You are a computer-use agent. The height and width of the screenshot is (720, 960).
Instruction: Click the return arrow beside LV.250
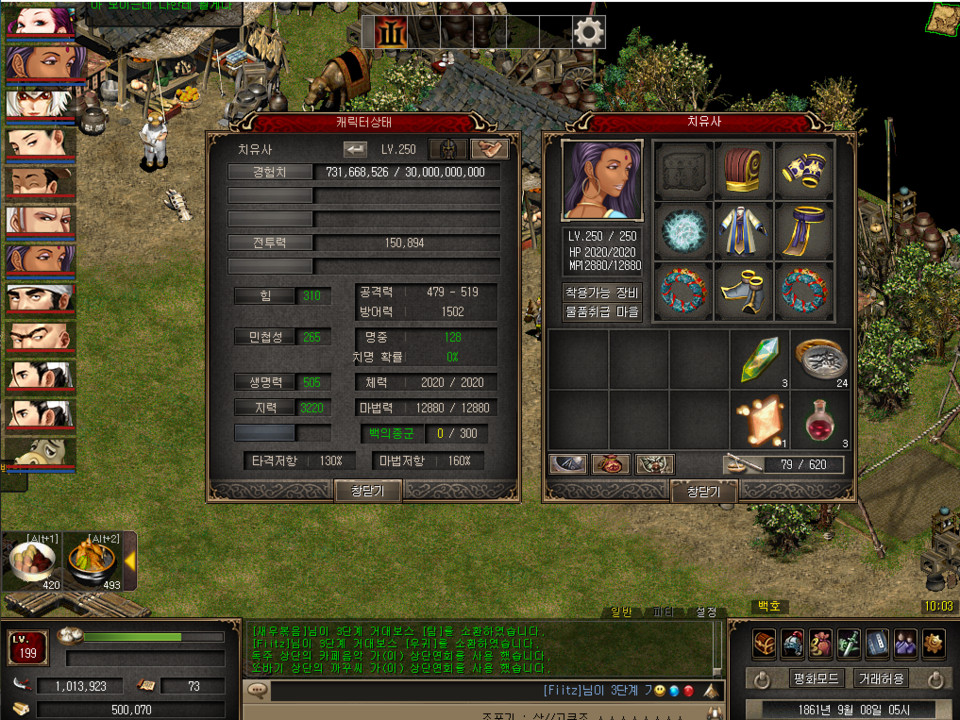click(x=355, y=149)
